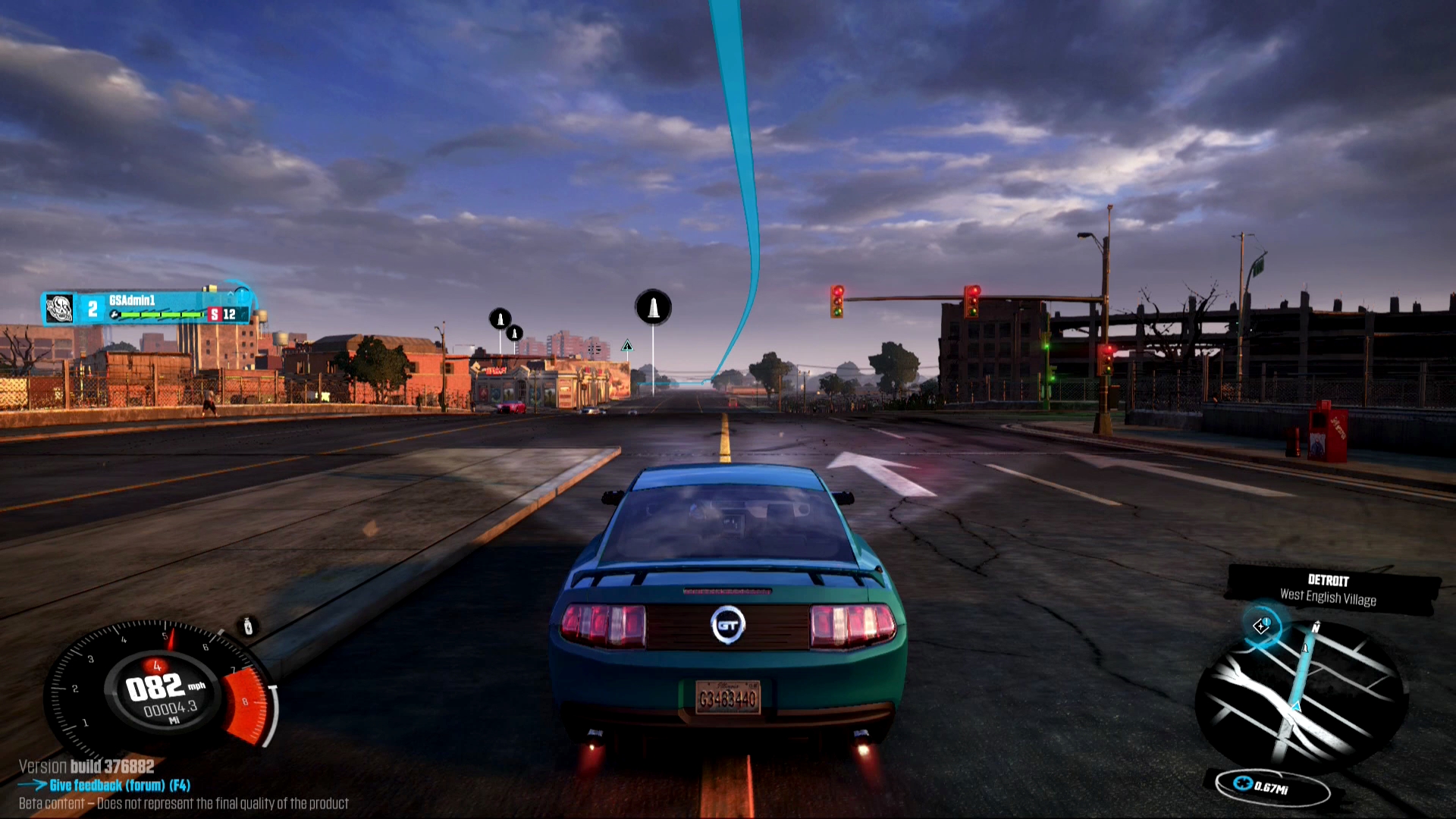1456x819 pixels.
Task: Click the small landmark marker near the diner
Action: [x=516, y=332]
